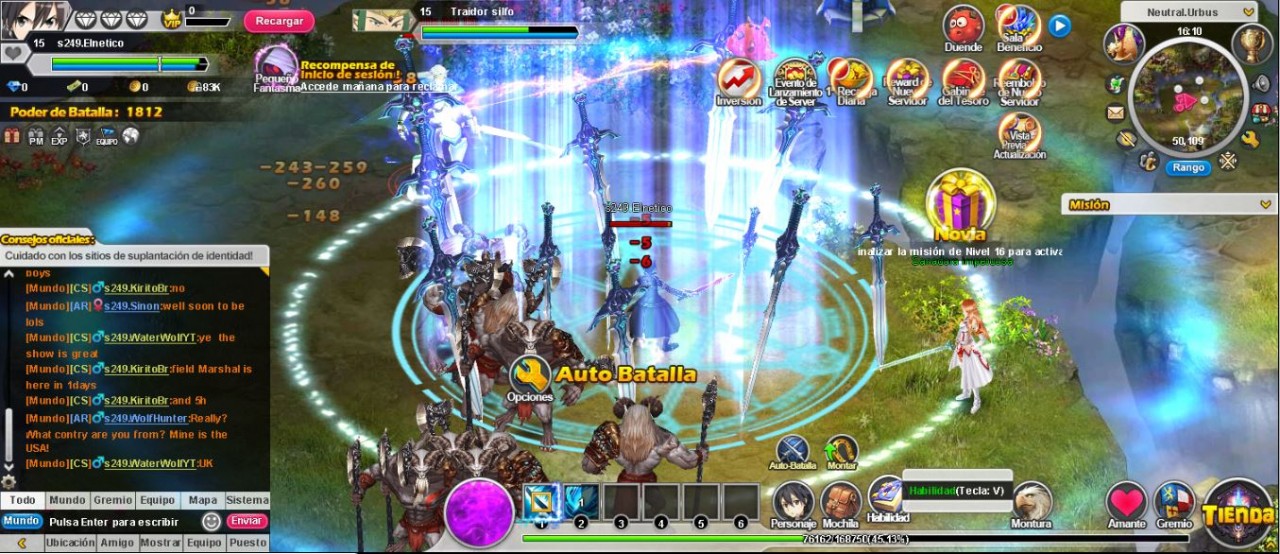Click the blue Rango button
Screen dimensions: 1280x554
click(x=1188, y=167)
